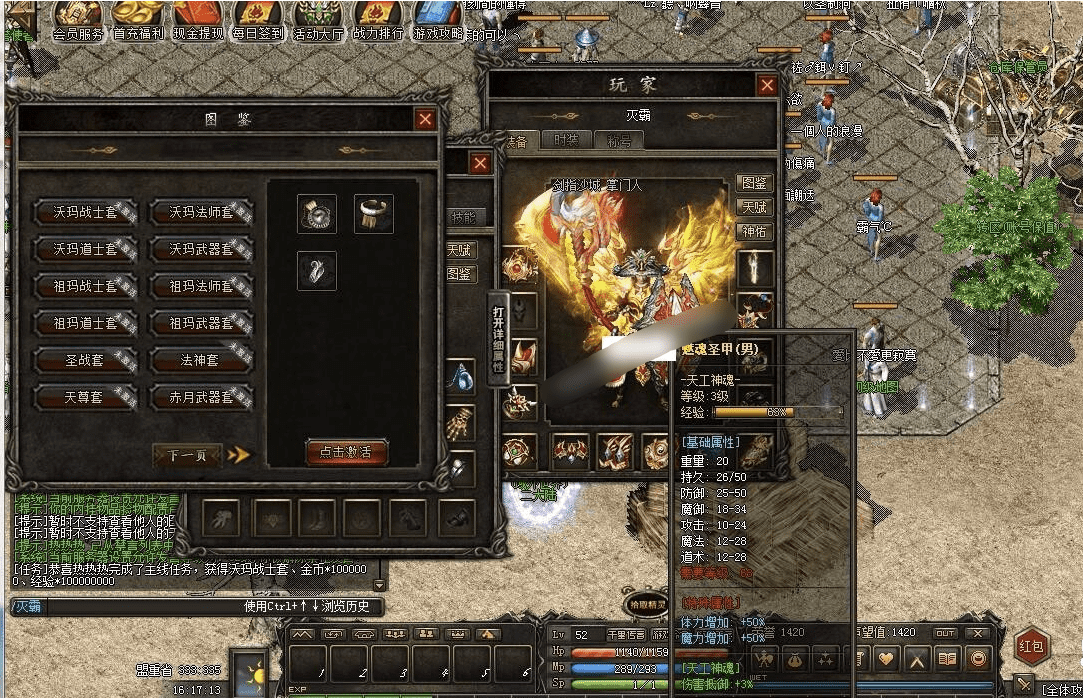Open 天赋 talents in the player window
This screenshot has height=698, width=1083.
(x=755, y=207)
